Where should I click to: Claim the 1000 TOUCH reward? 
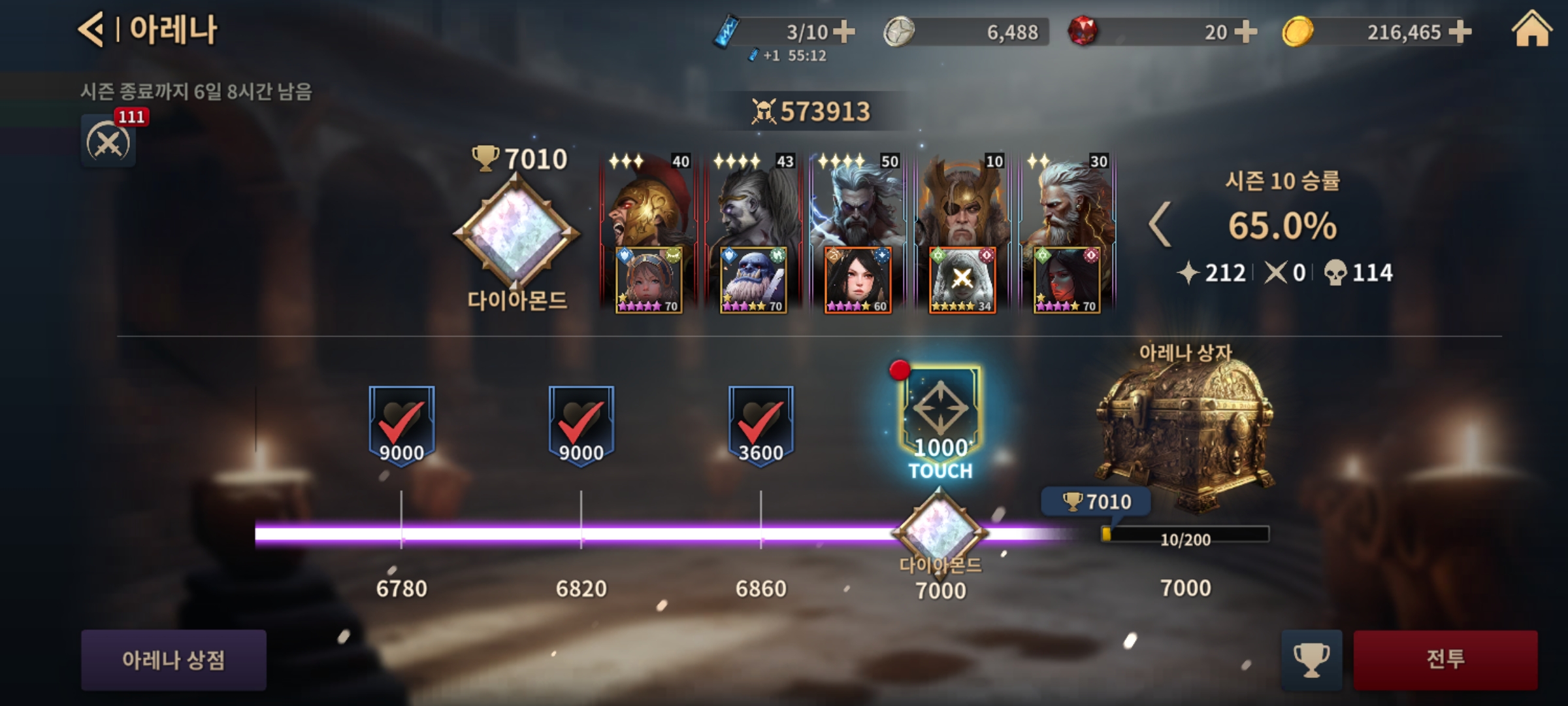[940, 422]
